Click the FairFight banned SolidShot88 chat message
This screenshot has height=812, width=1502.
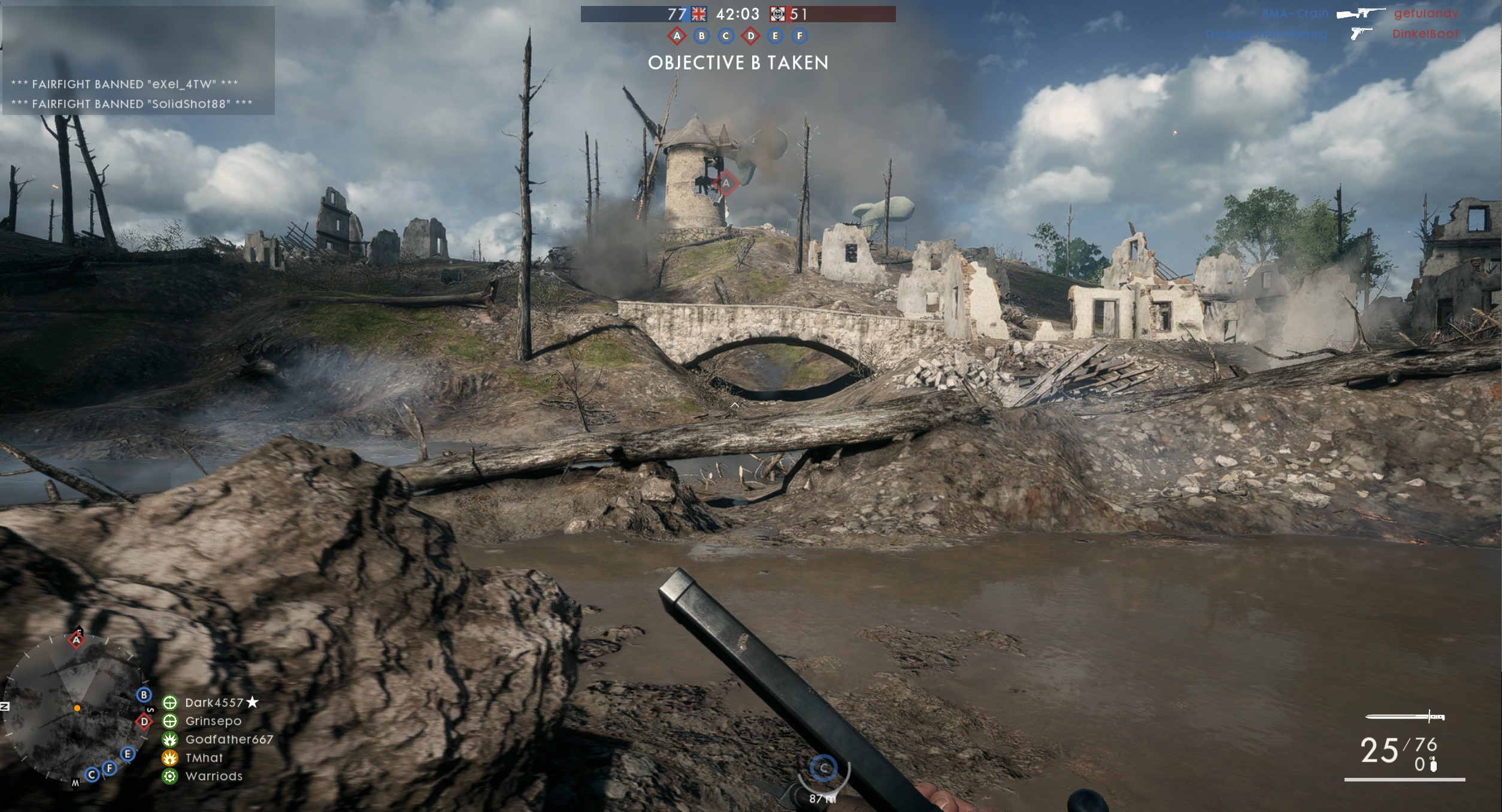[132, 104]
